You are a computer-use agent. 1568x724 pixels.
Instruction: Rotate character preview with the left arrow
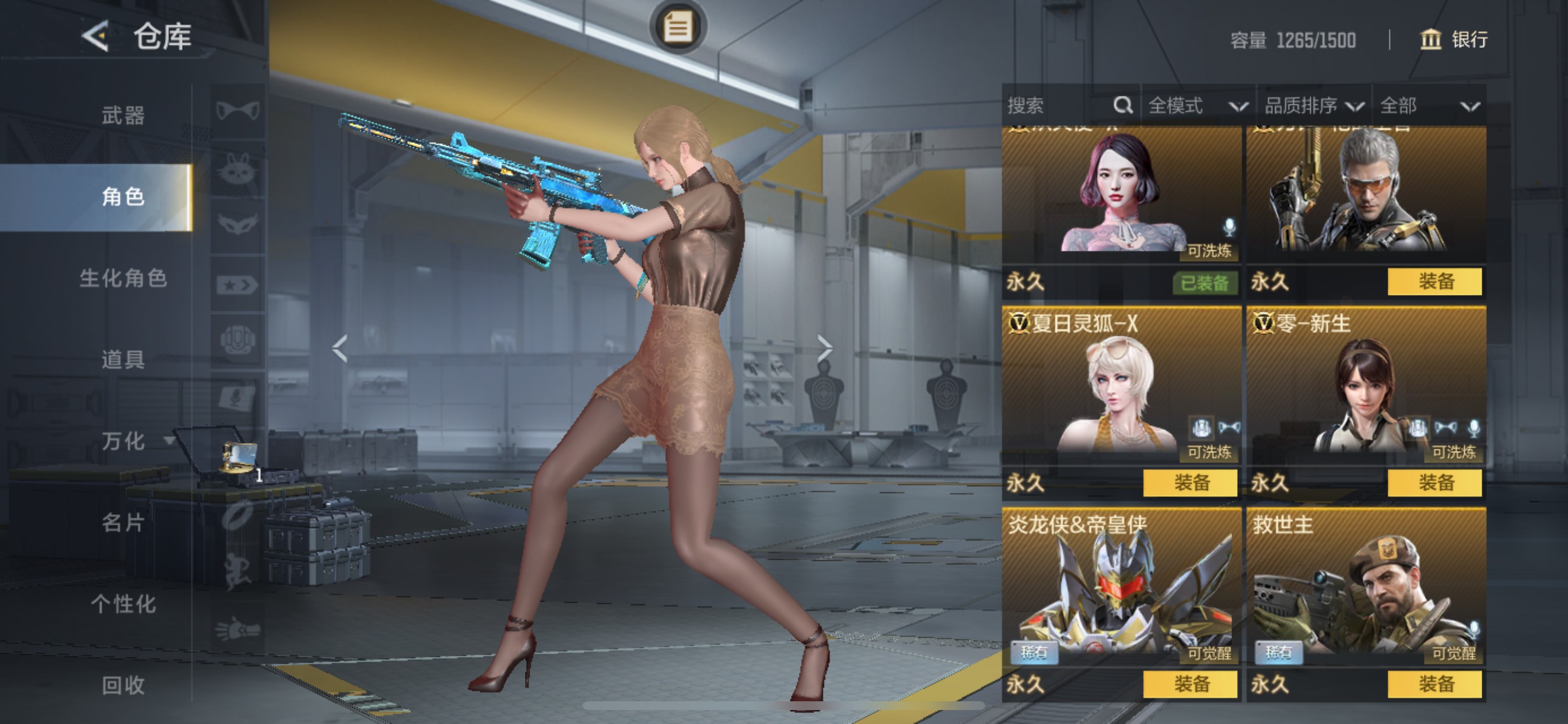click(x=339, y=349)
